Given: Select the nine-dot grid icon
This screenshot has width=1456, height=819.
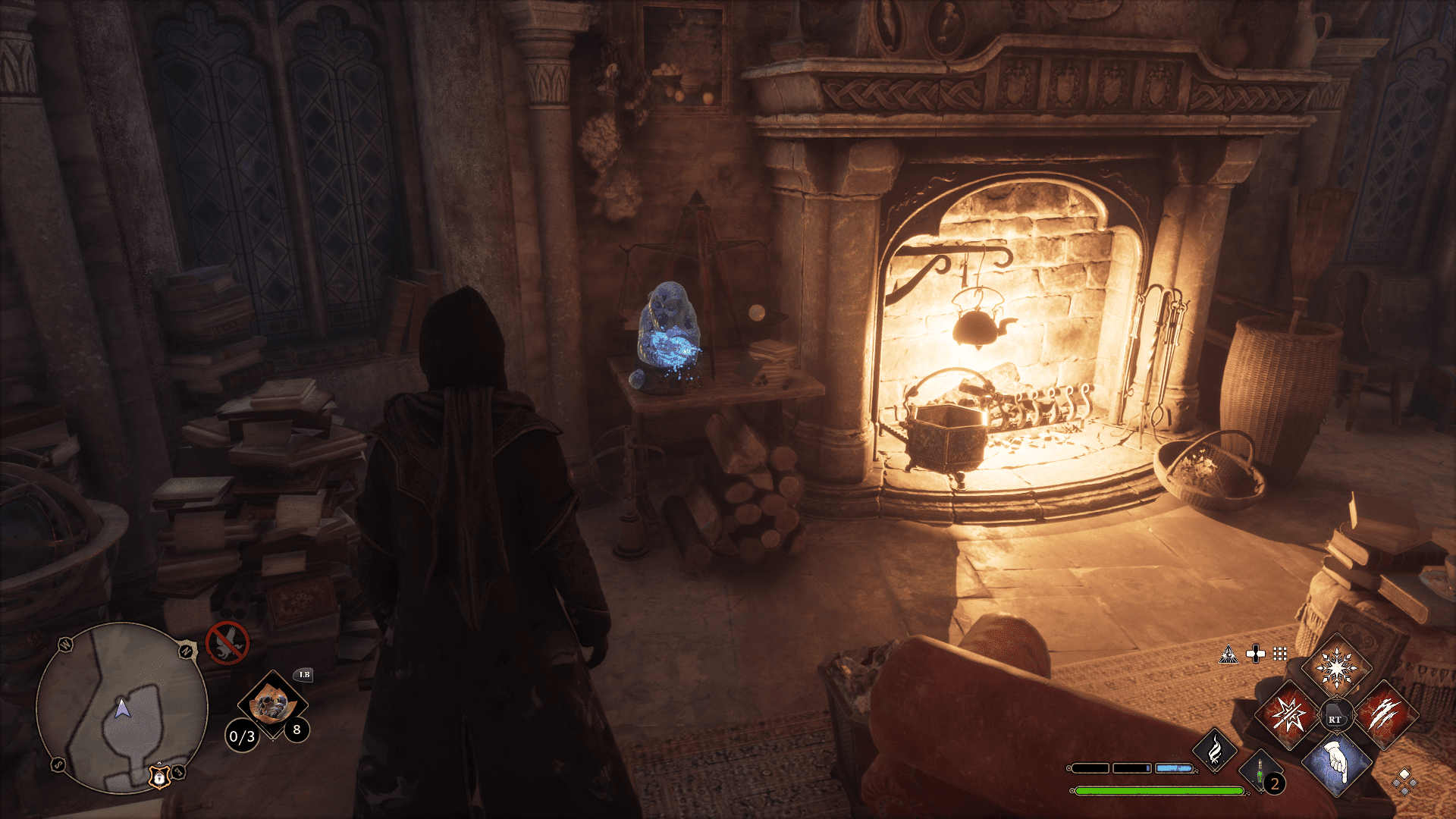Looking at the screenshot, I should coord(1280,654).
